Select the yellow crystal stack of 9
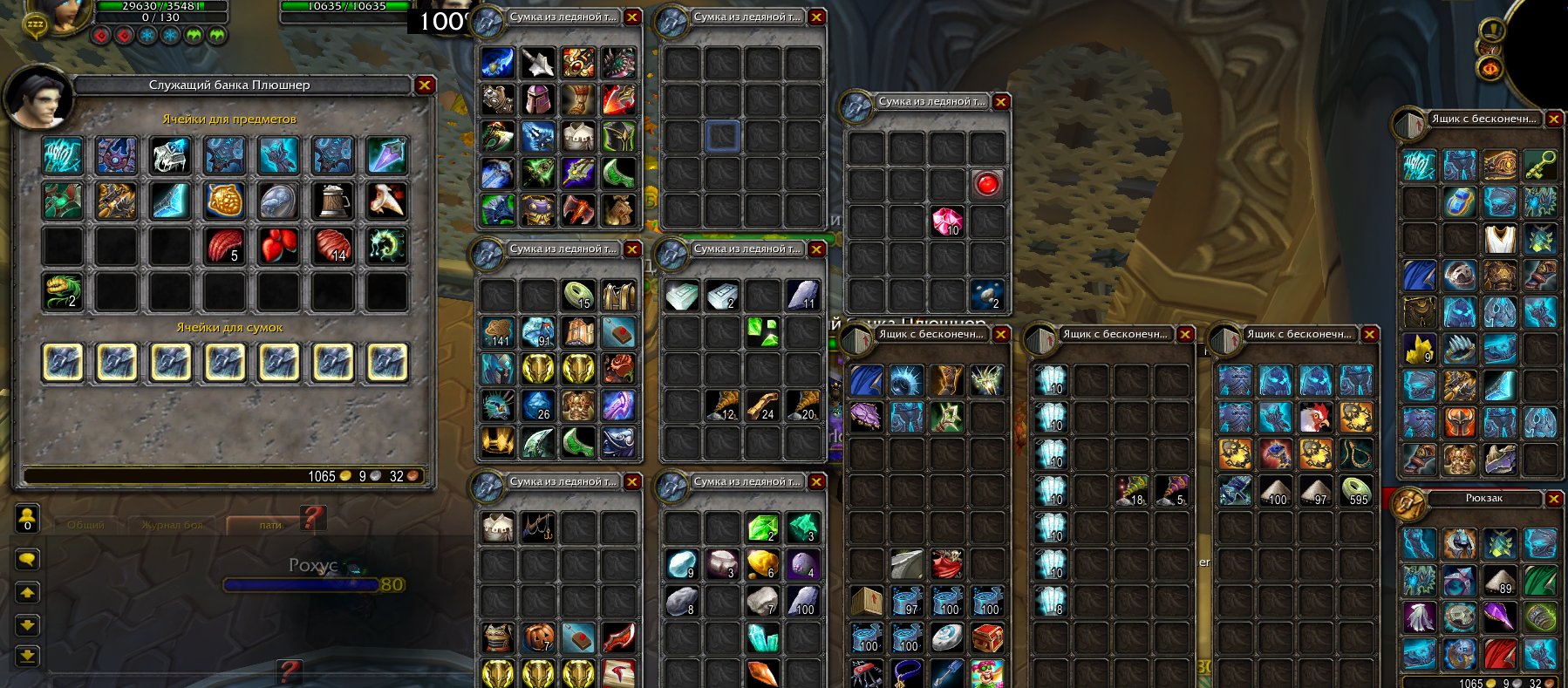Viewport: 1568px width, 688px height. click(x=1419, y=349)
